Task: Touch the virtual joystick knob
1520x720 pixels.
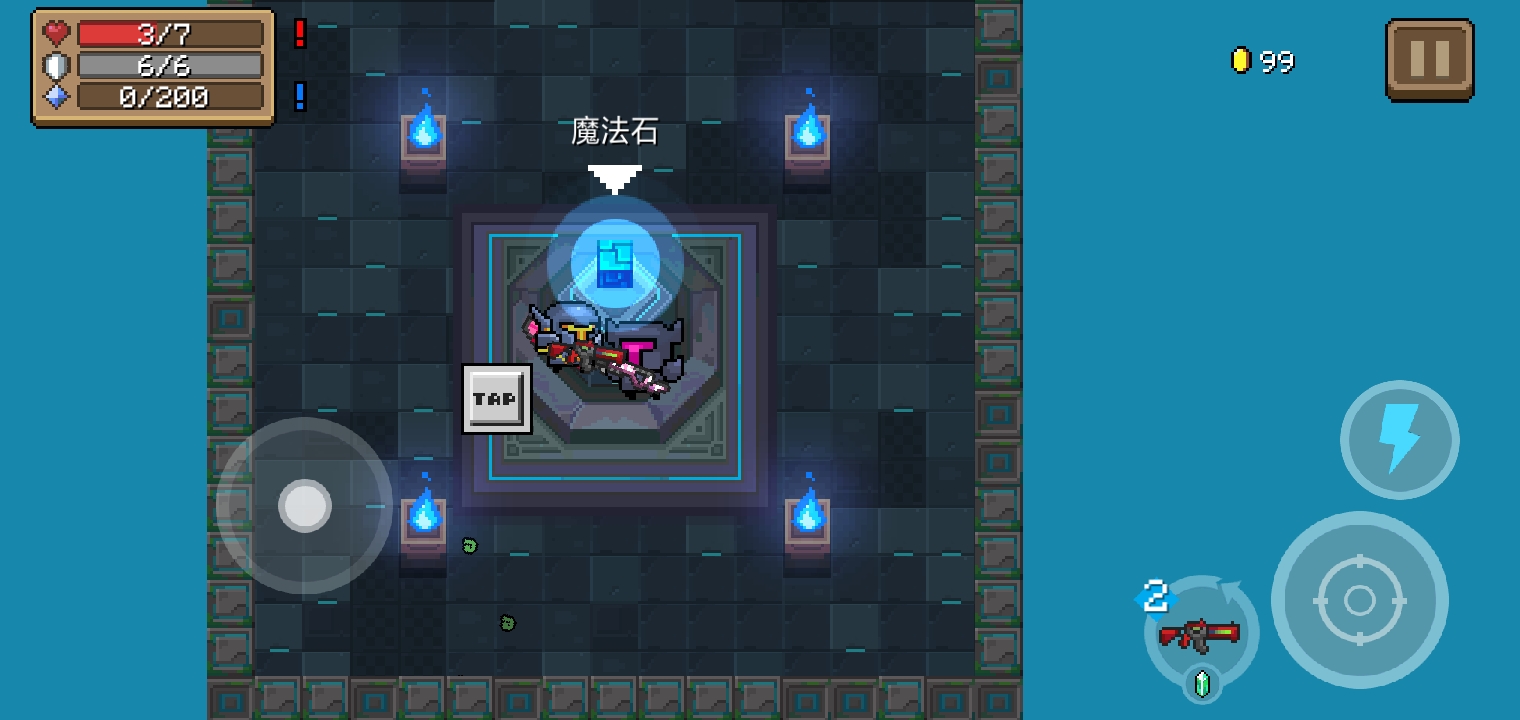Action: coord(305,505)
